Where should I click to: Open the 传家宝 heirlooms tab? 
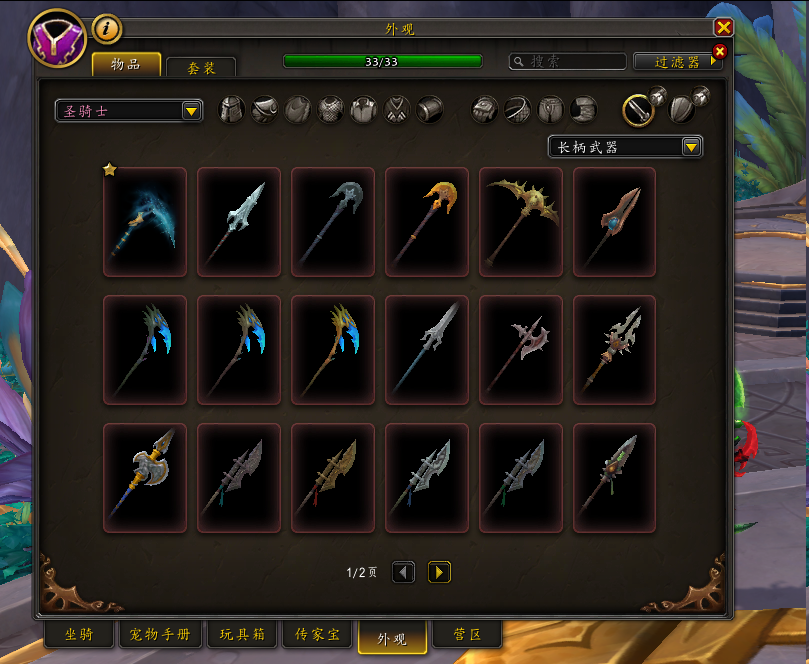click(x=317, y=635)
